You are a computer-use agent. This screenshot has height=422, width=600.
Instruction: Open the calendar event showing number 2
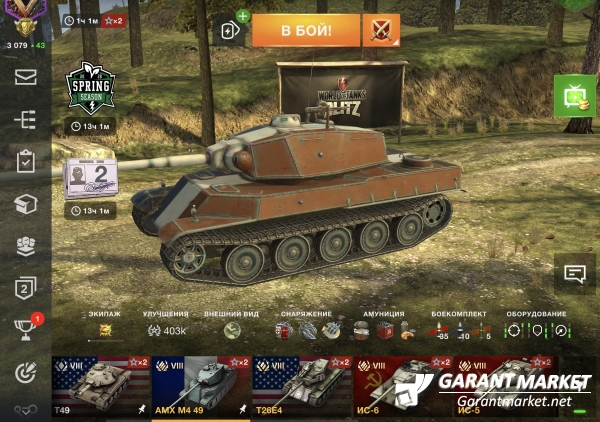pyautogui.click(x=92, y=178)
